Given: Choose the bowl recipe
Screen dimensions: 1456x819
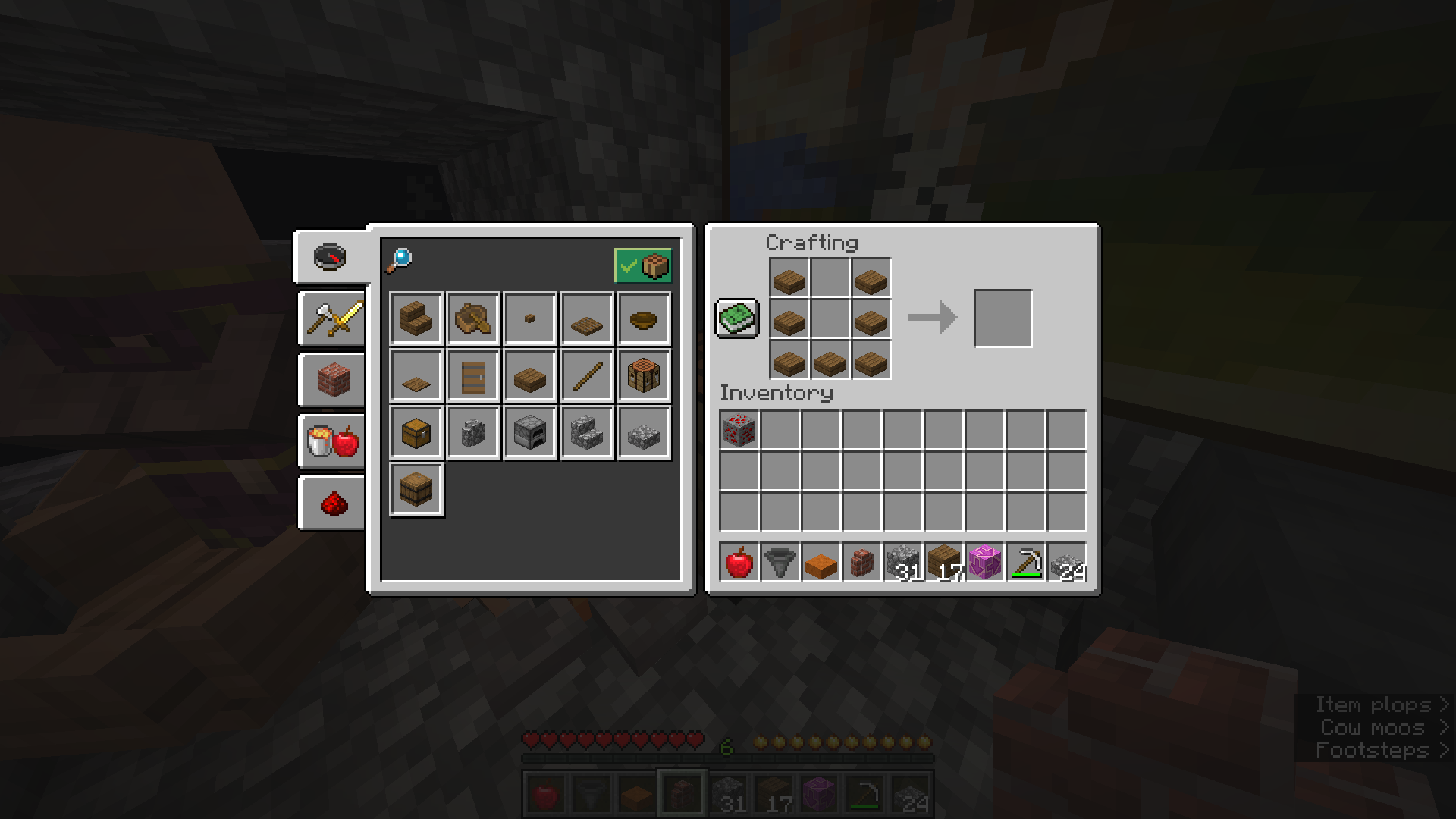Looking at the screenshot, I should click(x=644, y=318).
